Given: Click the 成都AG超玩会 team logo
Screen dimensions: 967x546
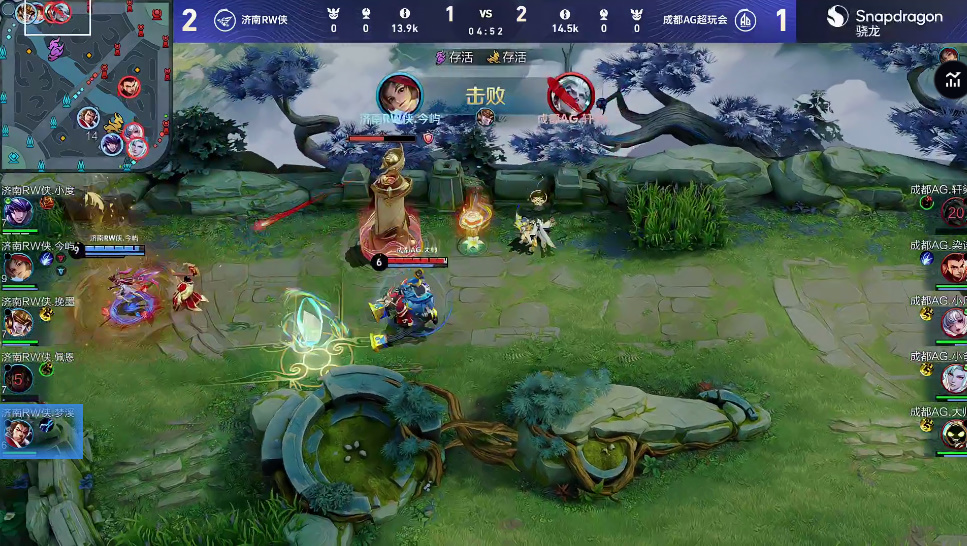Looking at the screenshot, I should pyautogui.click(x=745, y=20).
